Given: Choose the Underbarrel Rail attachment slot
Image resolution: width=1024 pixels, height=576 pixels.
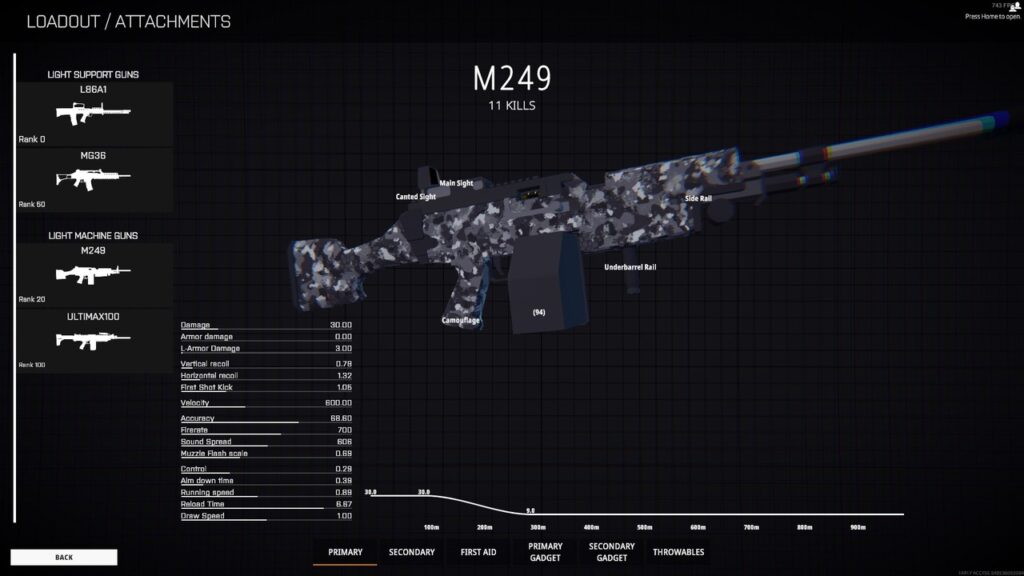Looking at the screenshot, I should coord(630,268).
